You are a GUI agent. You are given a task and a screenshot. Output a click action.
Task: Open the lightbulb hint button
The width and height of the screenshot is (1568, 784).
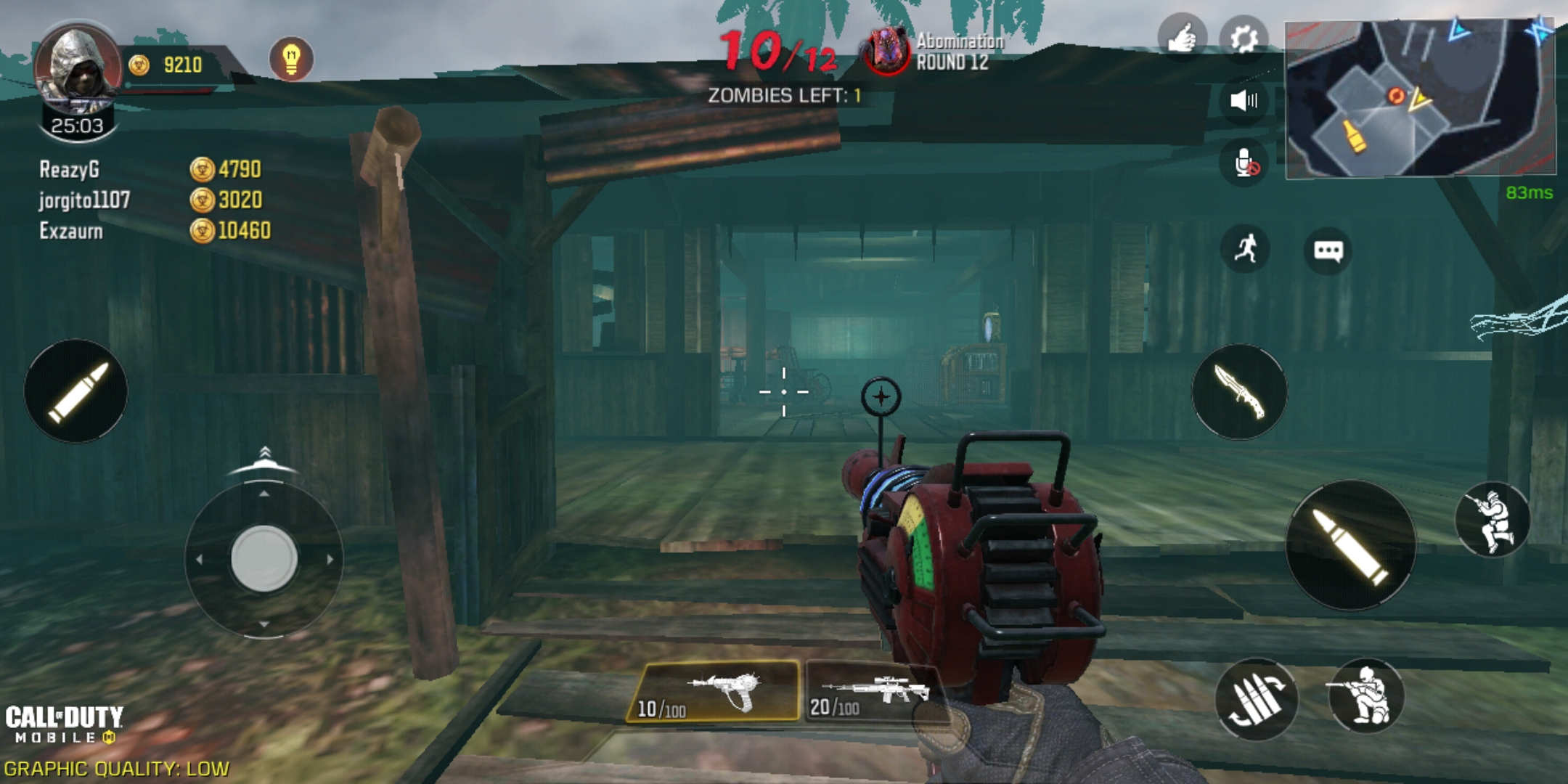(x=291, y=59)
